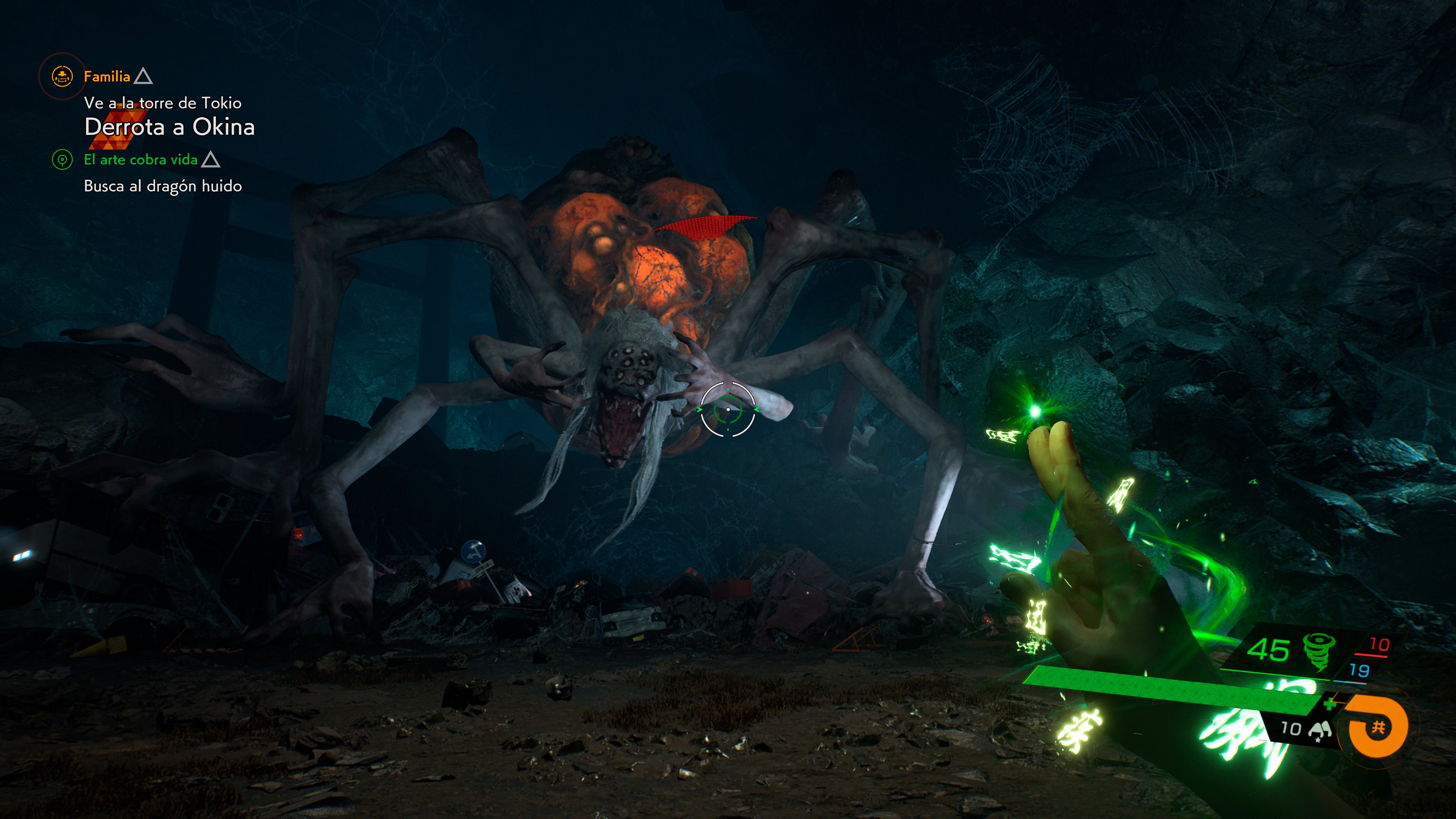Click the 'Busca al dragón huido' objective
The width and height of the screenshot is (1456, 819).
163,186
